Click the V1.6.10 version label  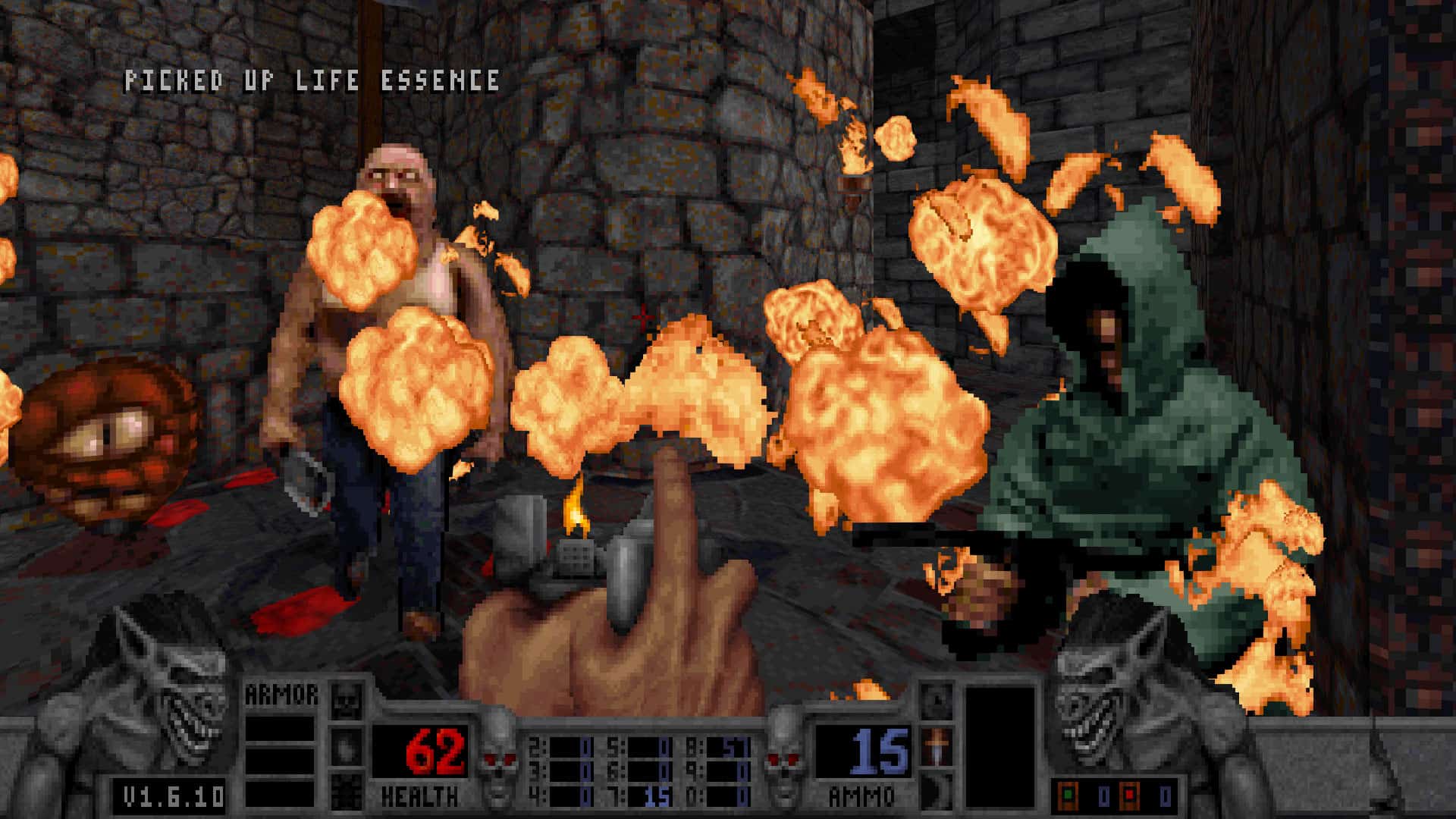(171, 794)
